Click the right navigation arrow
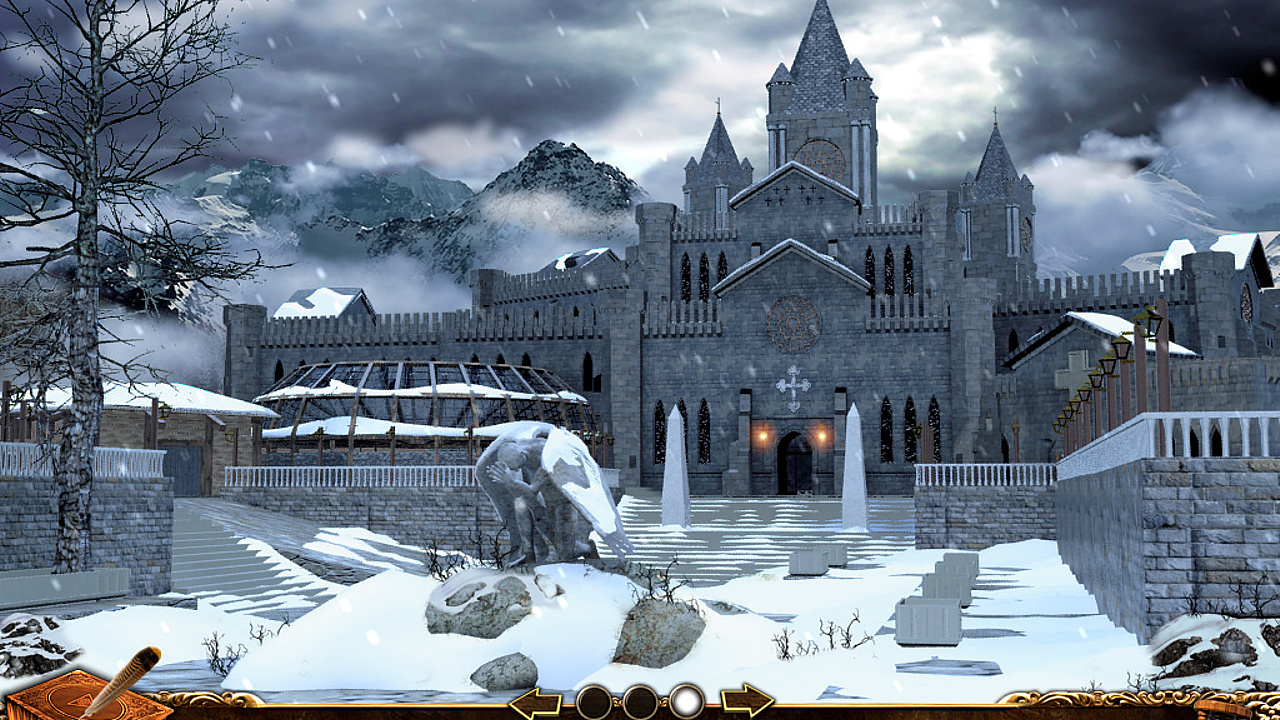The height and width of the screenshot is (720, 1280). pyautogui.click(x=747, y=700)
